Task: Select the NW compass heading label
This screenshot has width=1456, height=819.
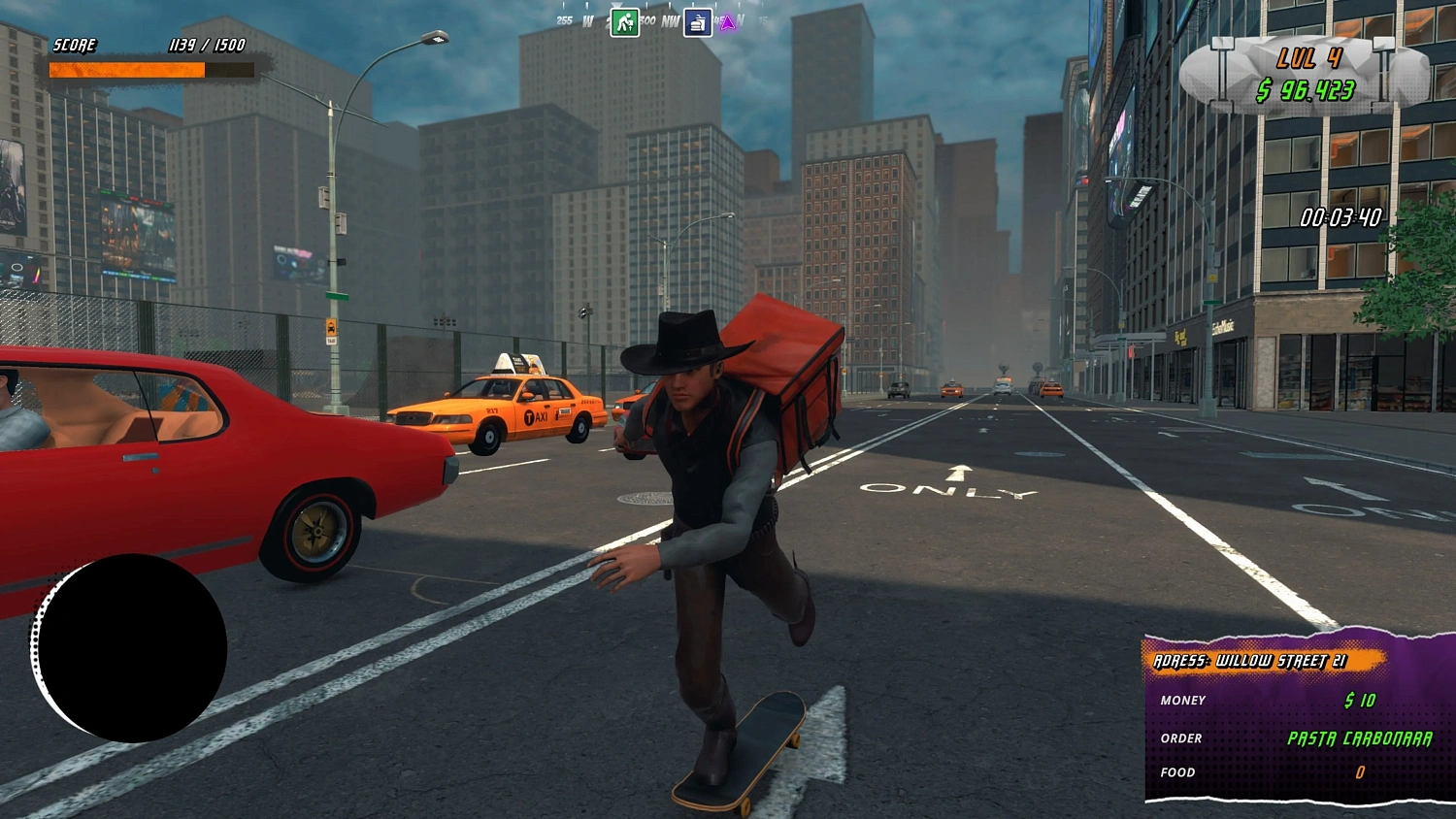Action: [670, 20]
